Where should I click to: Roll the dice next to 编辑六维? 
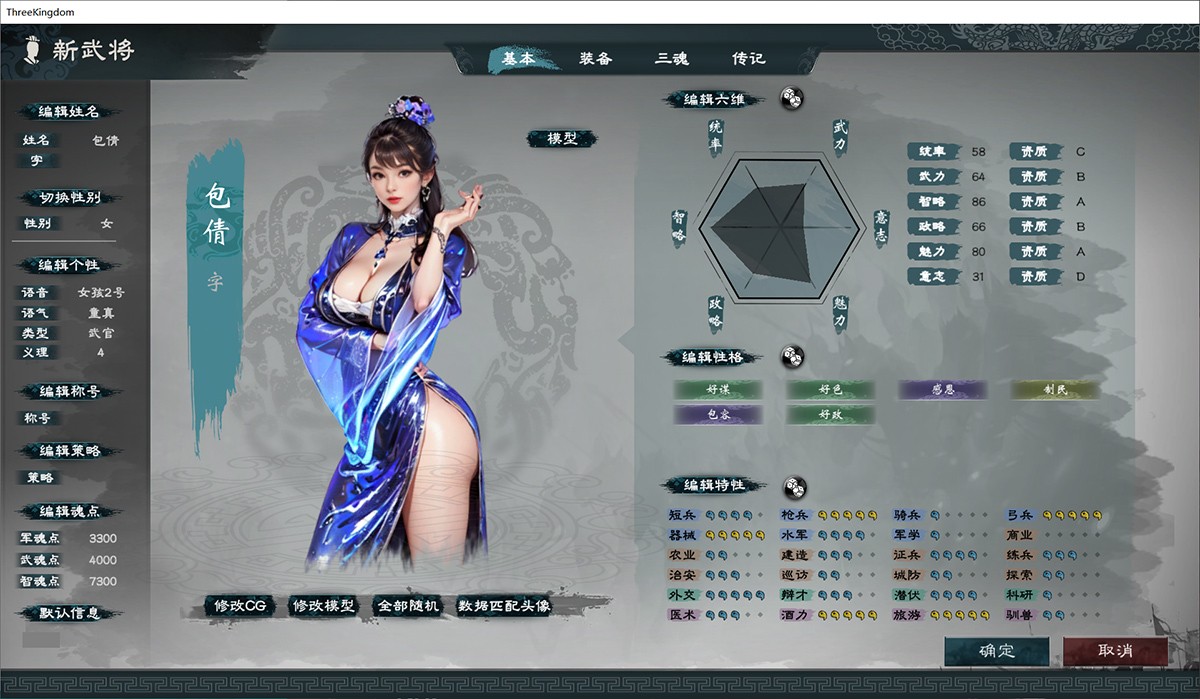coord(790,99)
